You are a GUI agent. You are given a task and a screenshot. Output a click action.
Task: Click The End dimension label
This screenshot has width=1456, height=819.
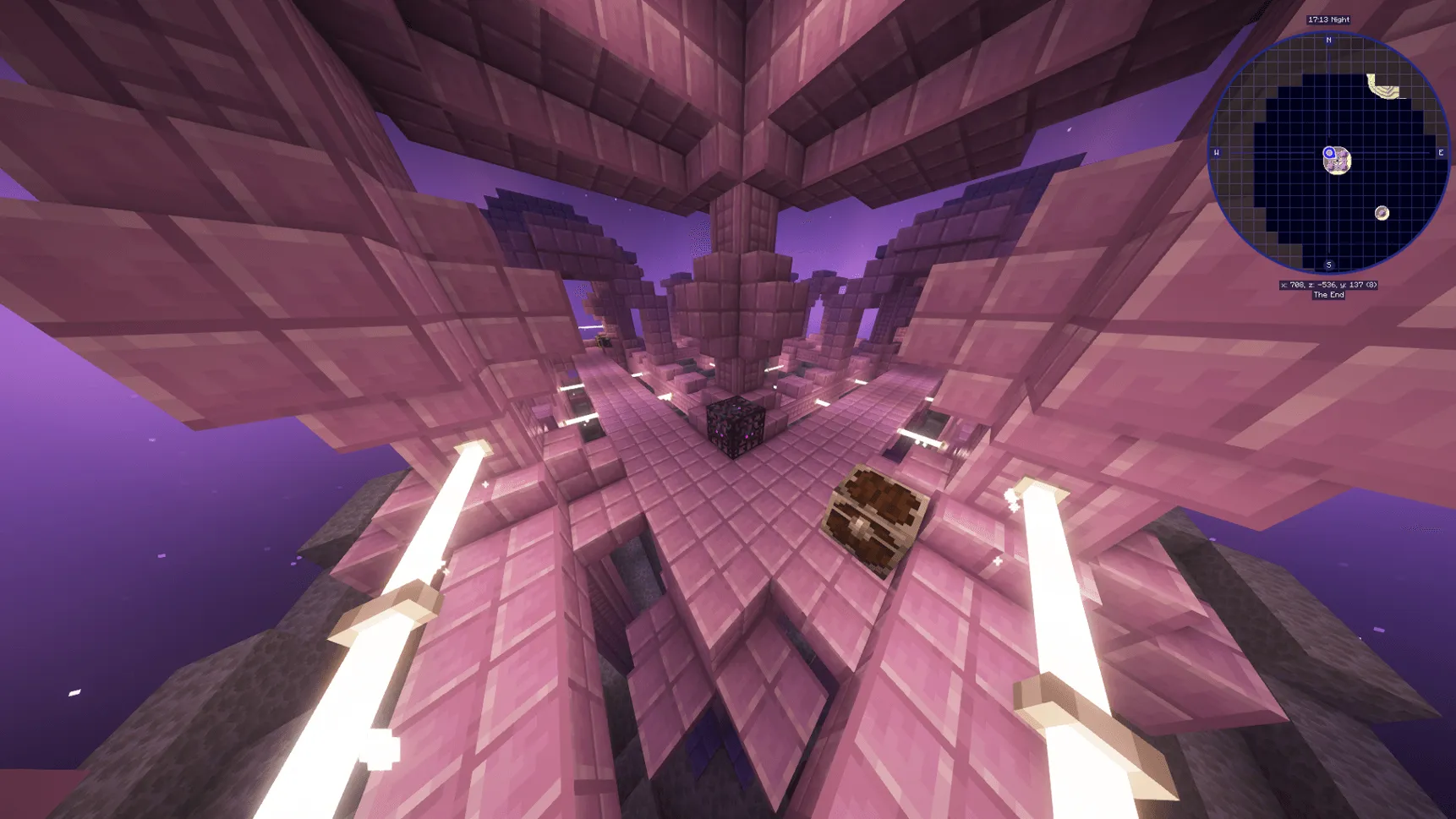click(1329, 294)
